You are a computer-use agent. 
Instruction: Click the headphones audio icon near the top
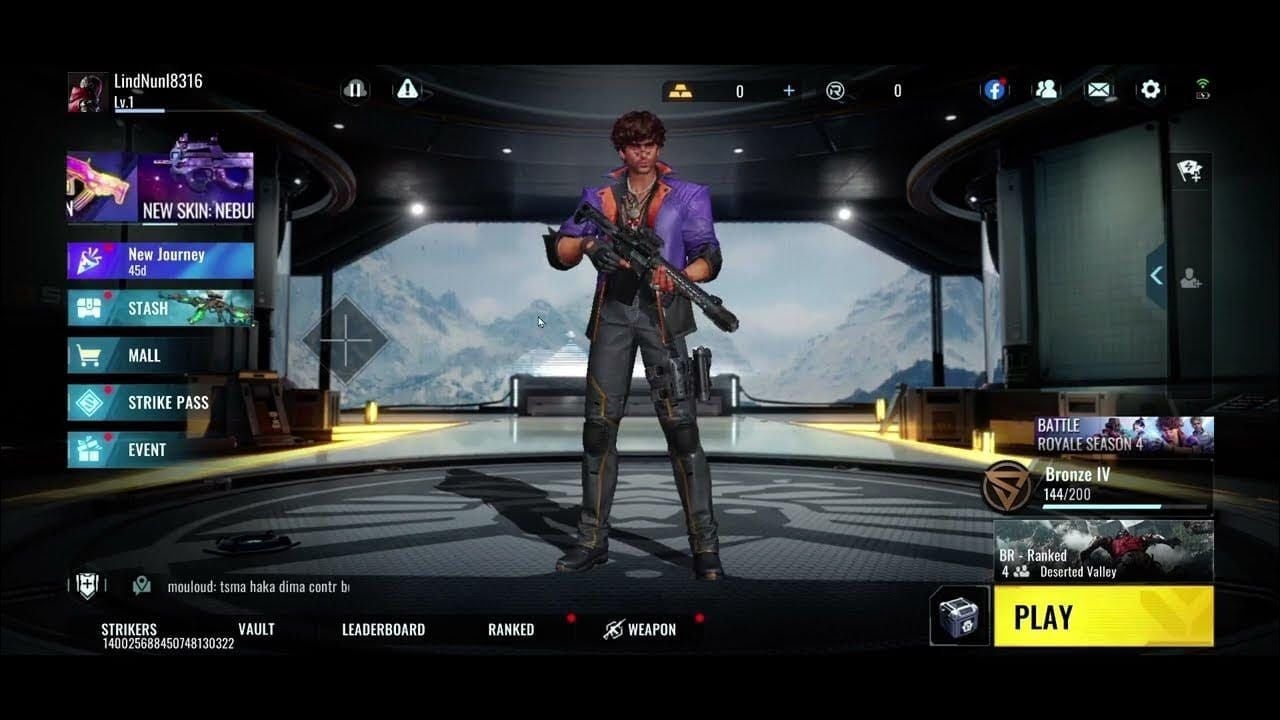click(356, 89)
